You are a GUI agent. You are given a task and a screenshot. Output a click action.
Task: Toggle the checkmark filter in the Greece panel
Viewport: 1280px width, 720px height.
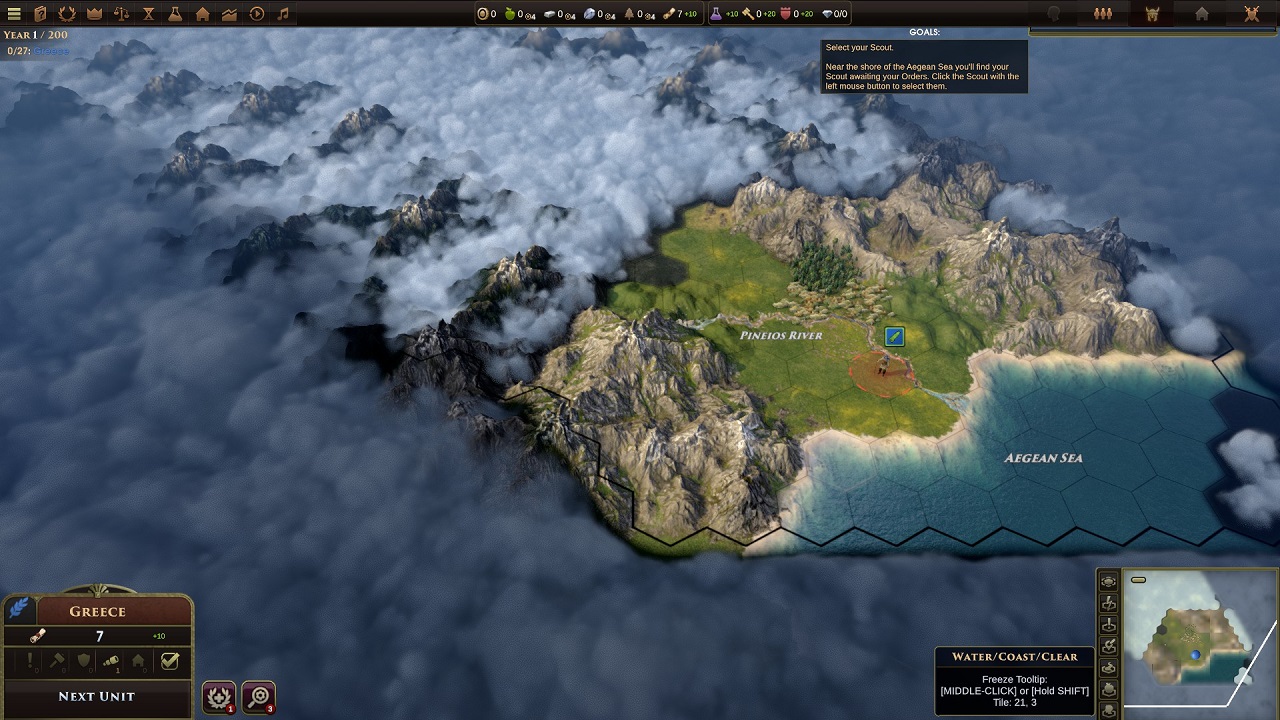[x=170, y=661]
